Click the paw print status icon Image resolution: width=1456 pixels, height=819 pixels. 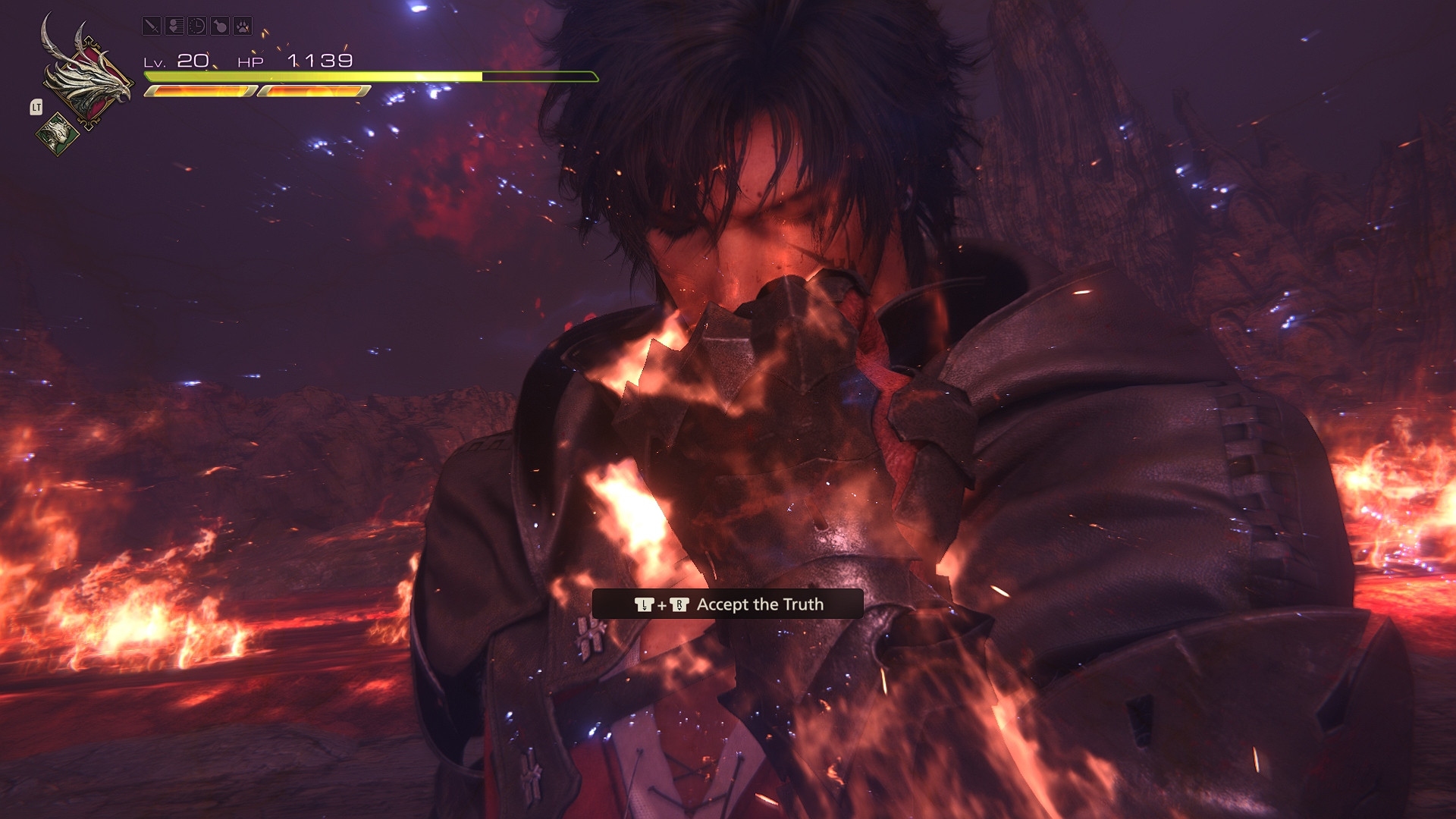point(243,26)
